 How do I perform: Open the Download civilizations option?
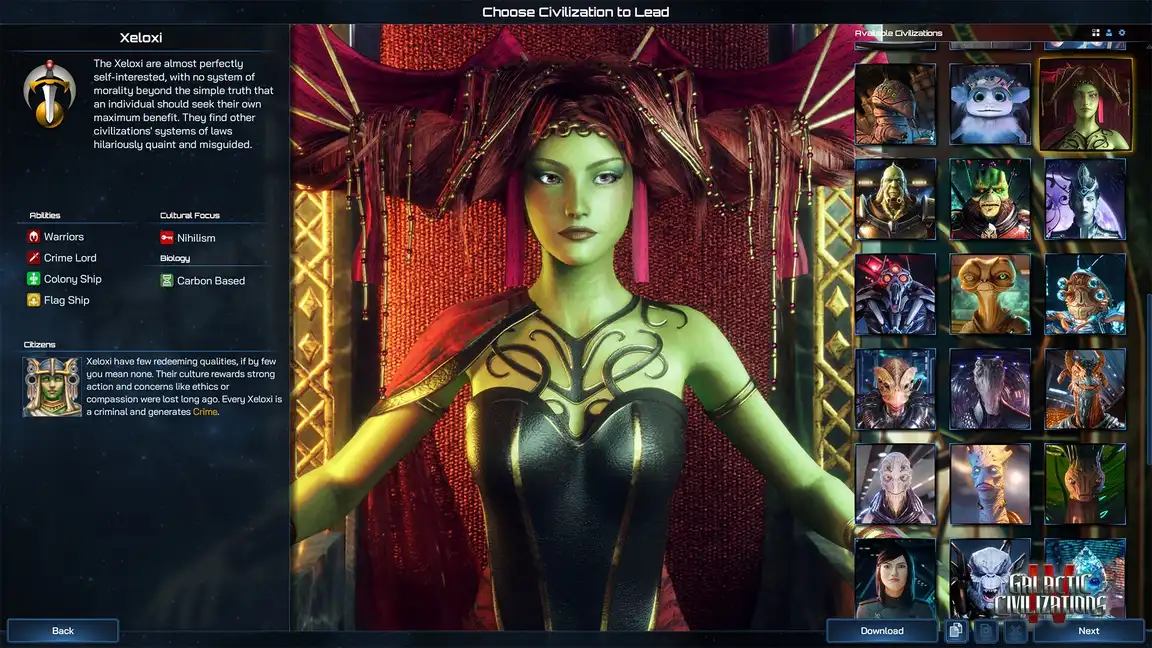(x=882, y=631)
